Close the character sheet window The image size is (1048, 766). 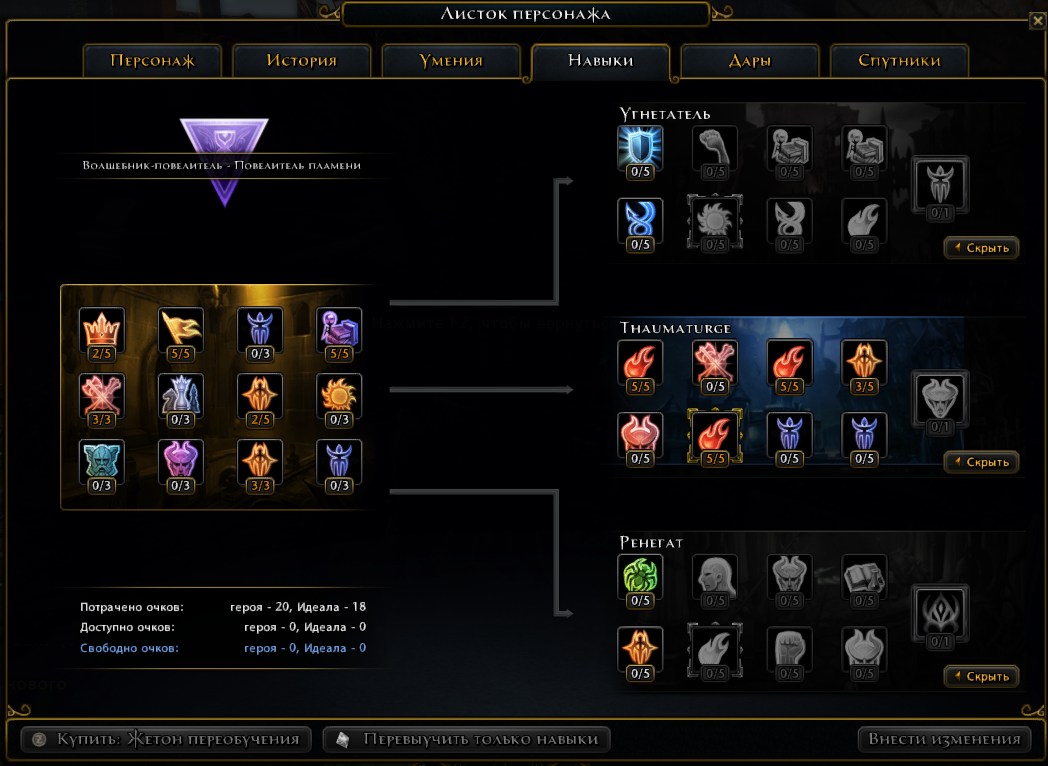click(1037, 18)
